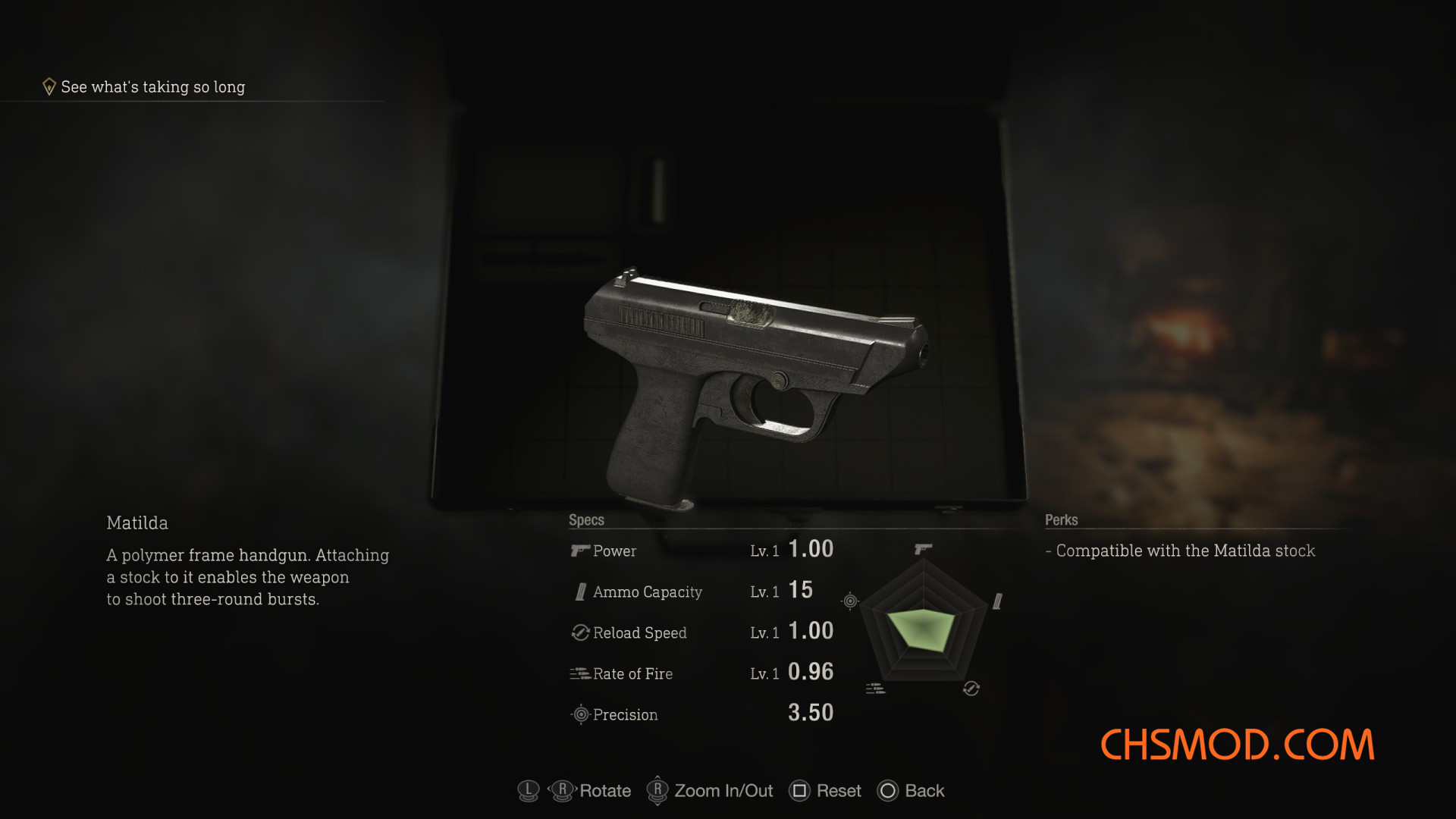
Task: Select the Reload Speed spec row
Action: [701, 632]
